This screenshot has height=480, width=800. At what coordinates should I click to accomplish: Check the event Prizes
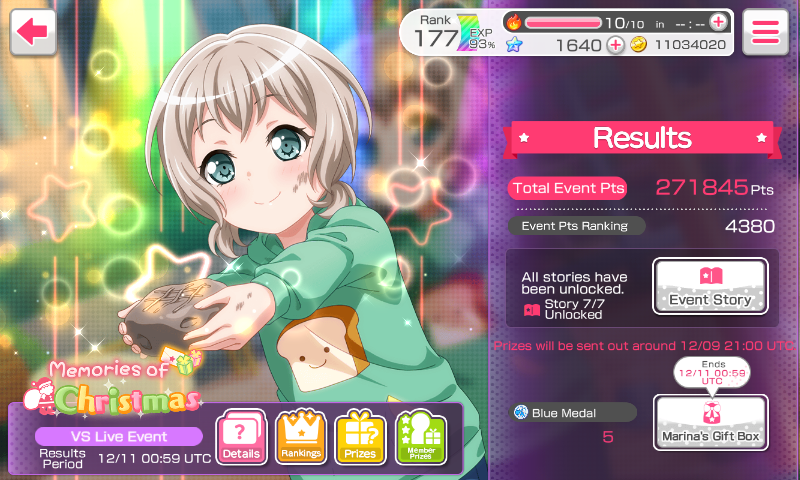coord(360,438)
